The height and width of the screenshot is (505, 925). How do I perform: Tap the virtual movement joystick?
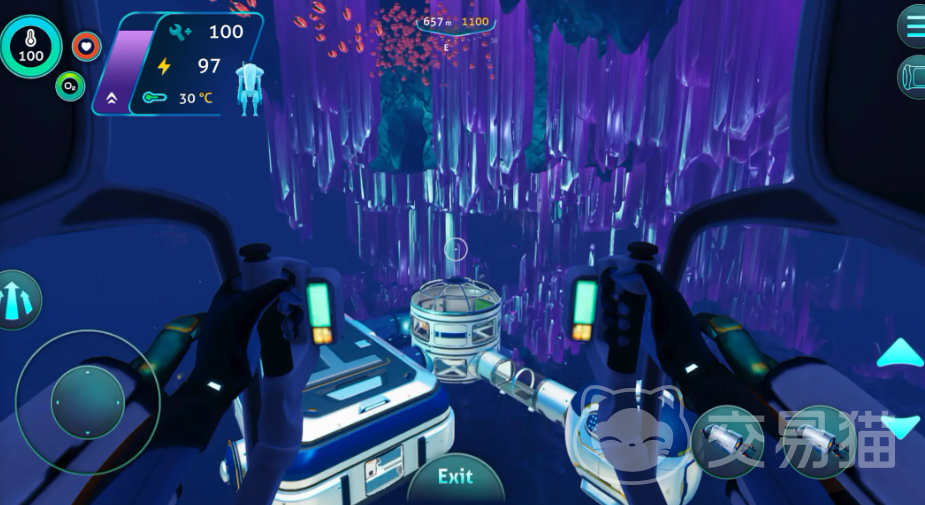point(87,402)
